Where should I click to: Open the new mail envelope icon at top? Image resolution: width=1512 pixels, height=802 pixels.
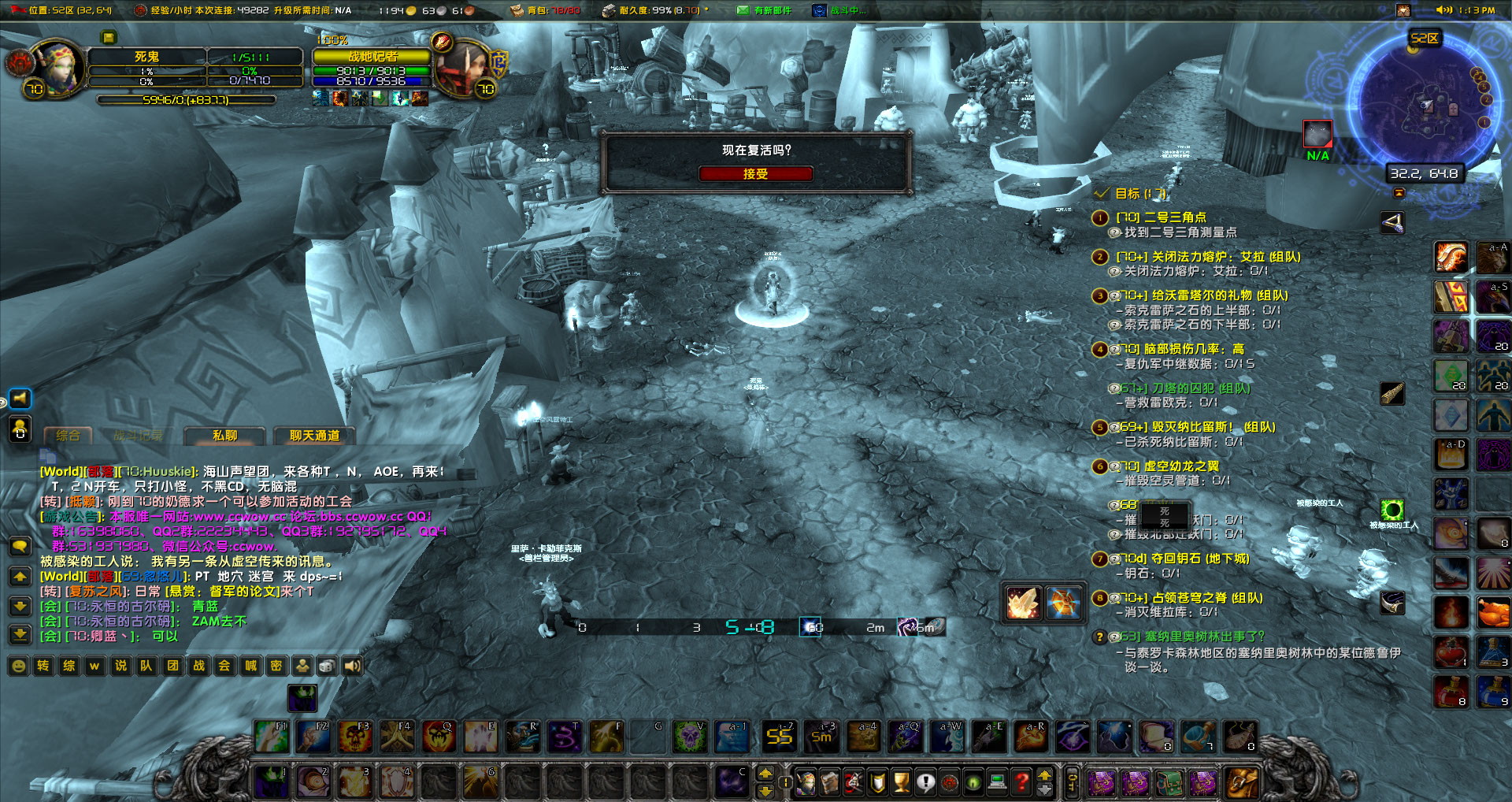tap(741, 10)
